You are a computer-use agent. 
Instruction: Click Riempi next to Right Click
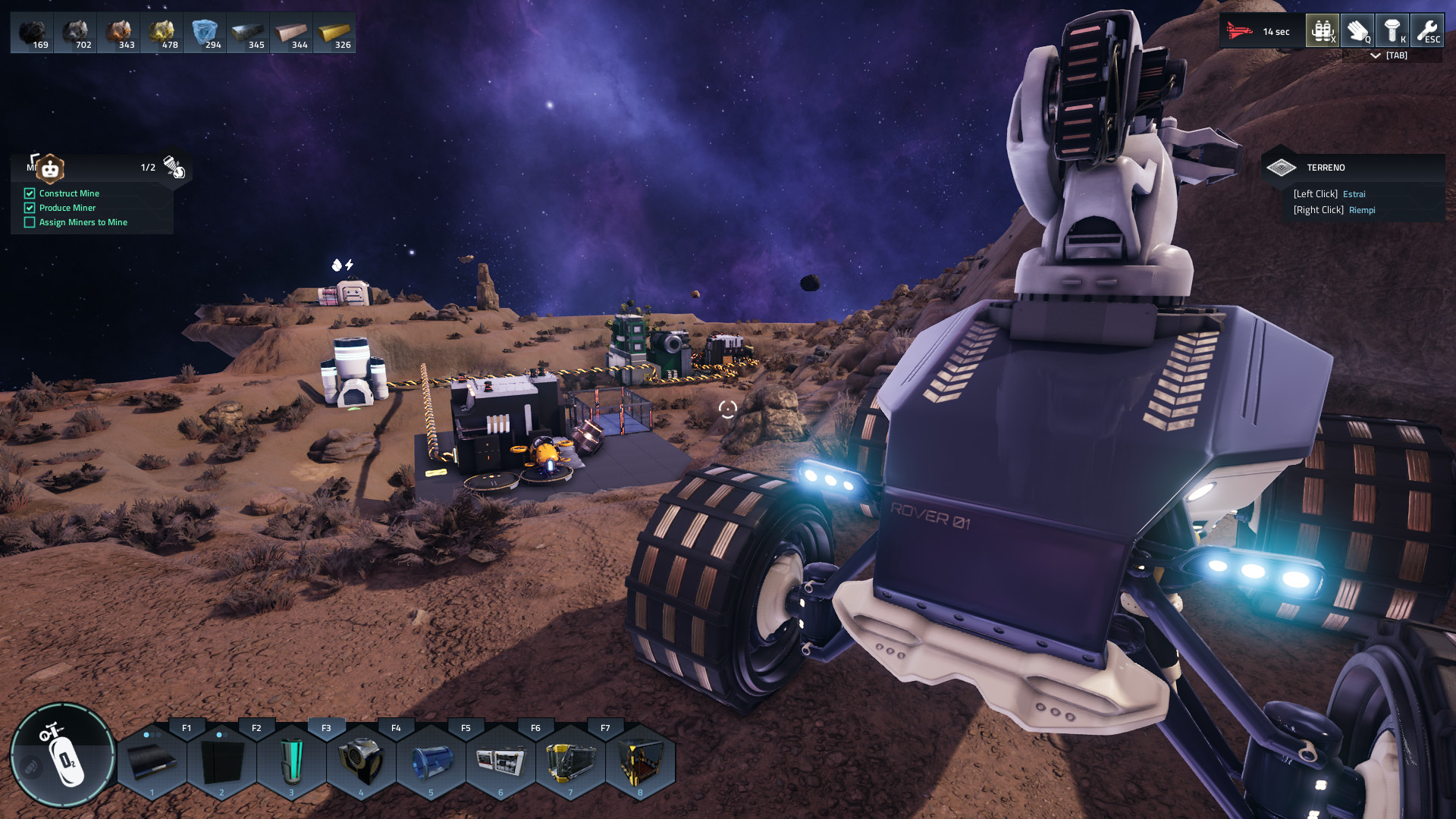point(1363,210)
